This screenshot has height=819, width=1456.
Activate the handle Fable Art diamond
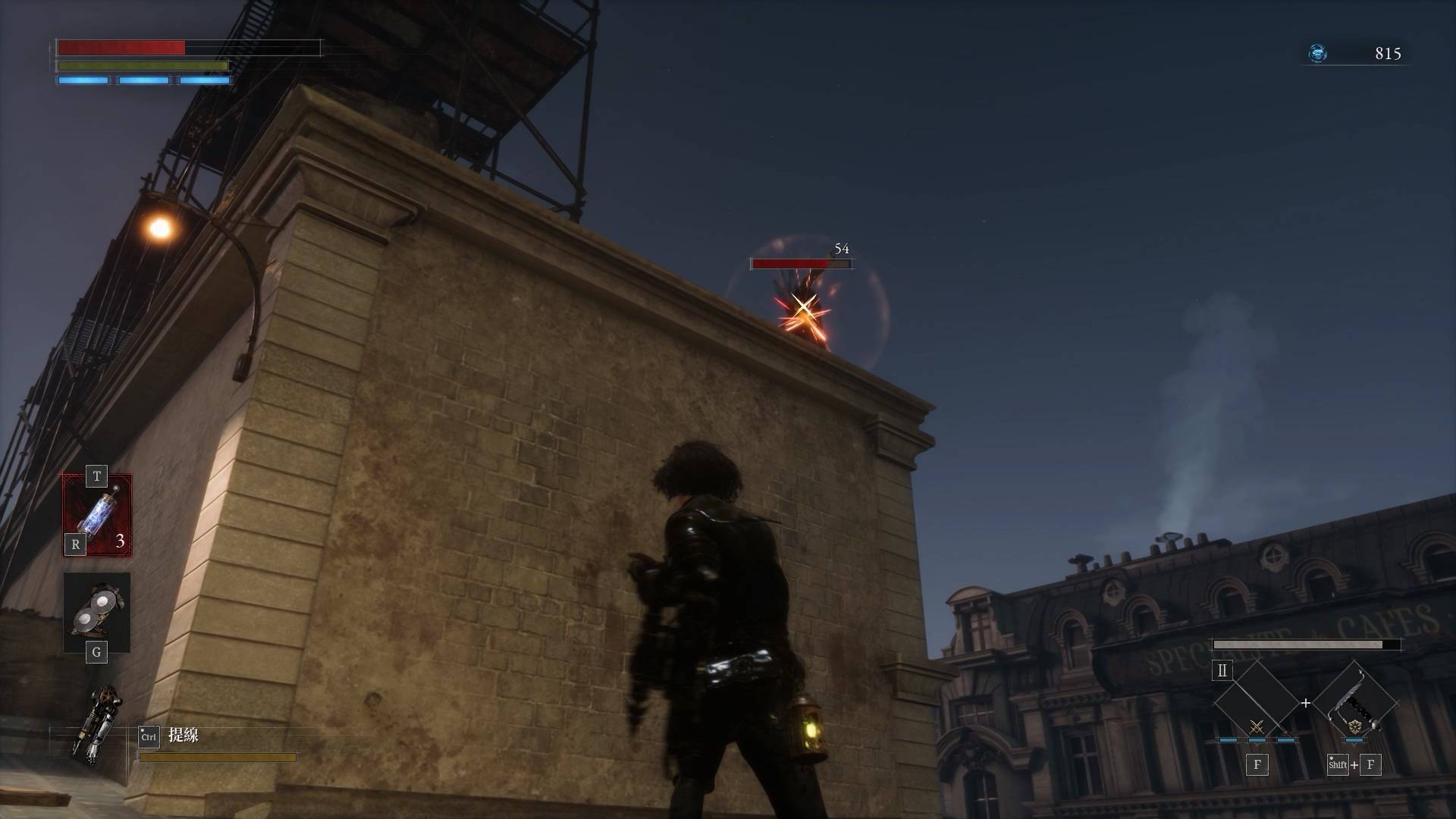[1355, 704]
